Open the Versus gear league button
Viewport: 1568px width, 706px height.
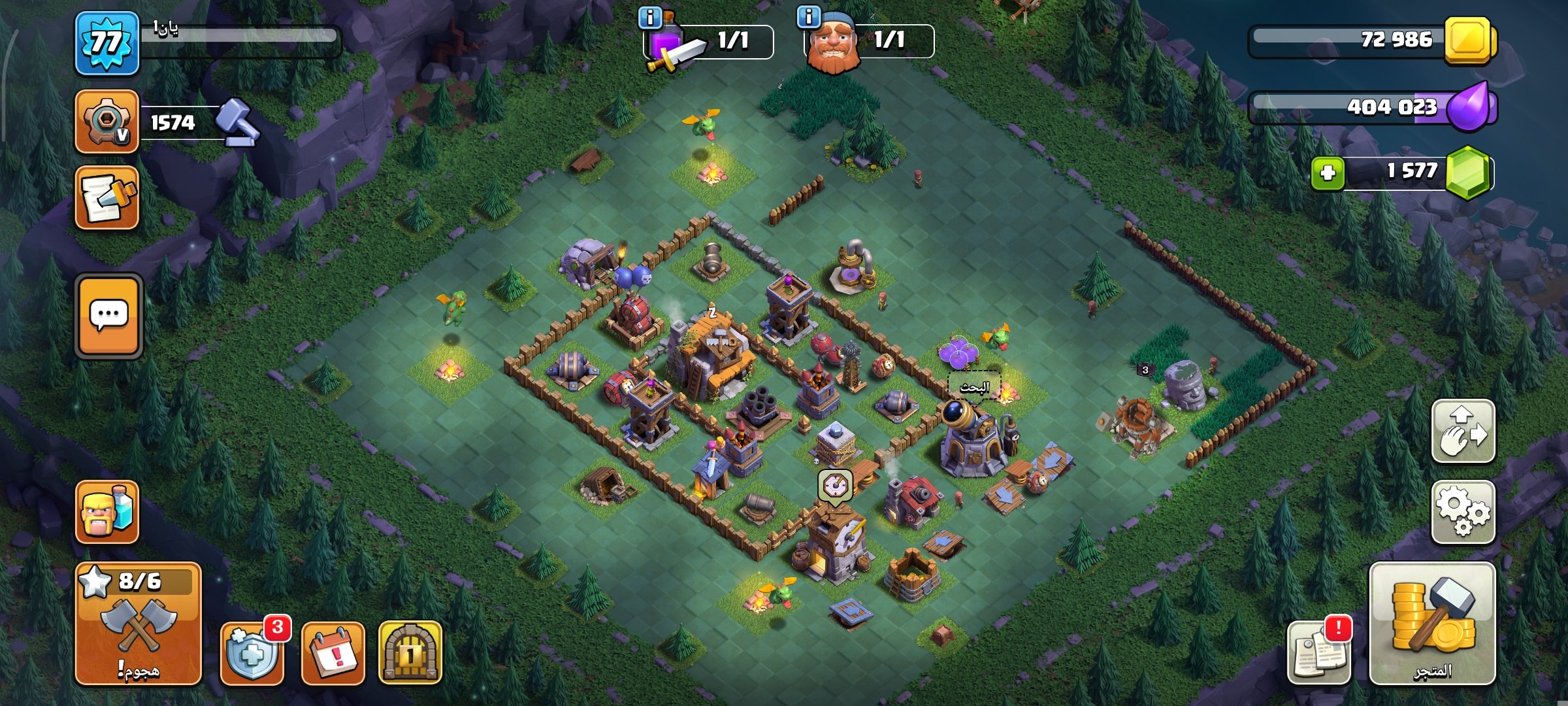pos(107,122)
